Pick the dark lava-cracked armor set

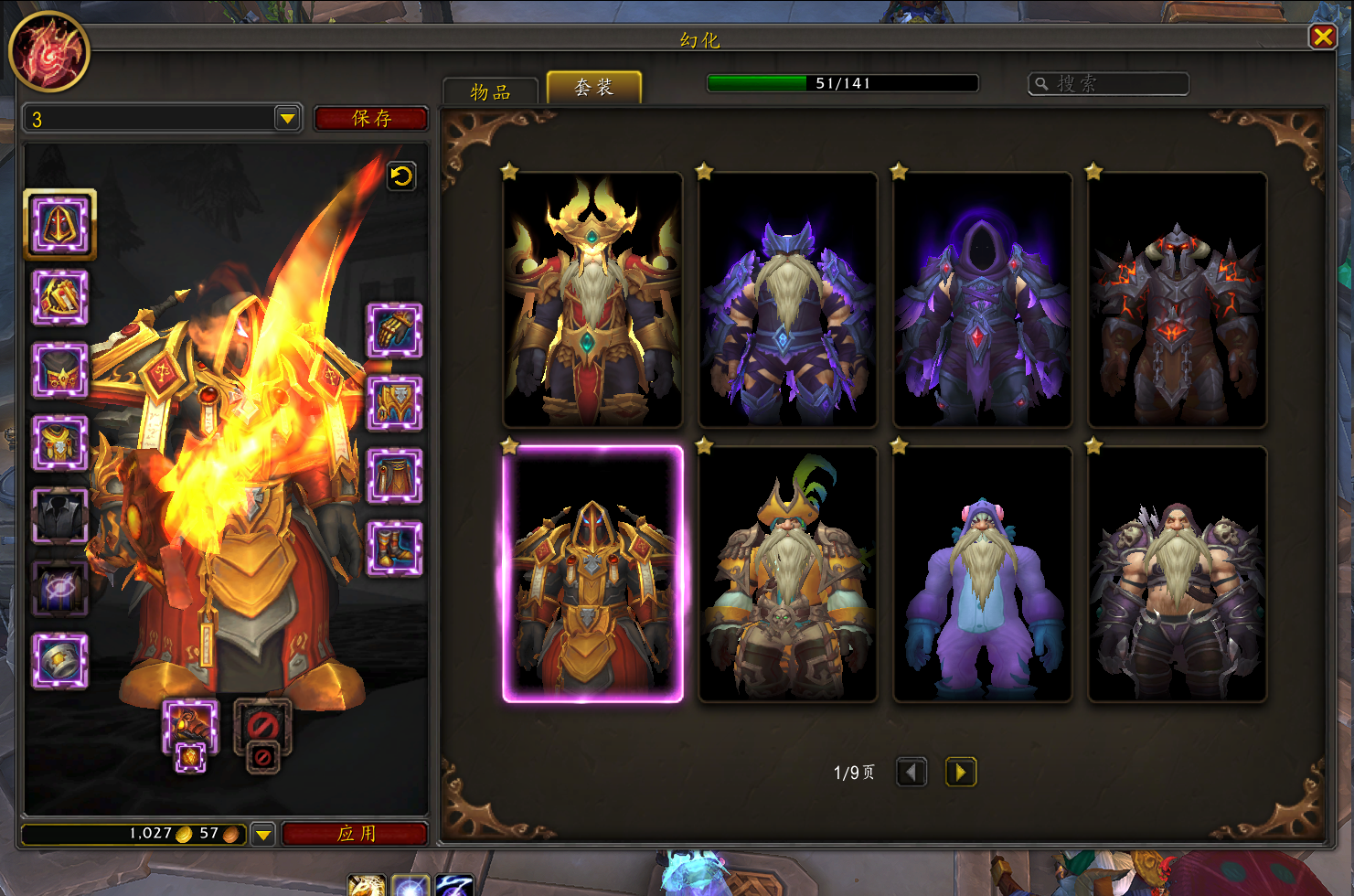(1177, 300)
